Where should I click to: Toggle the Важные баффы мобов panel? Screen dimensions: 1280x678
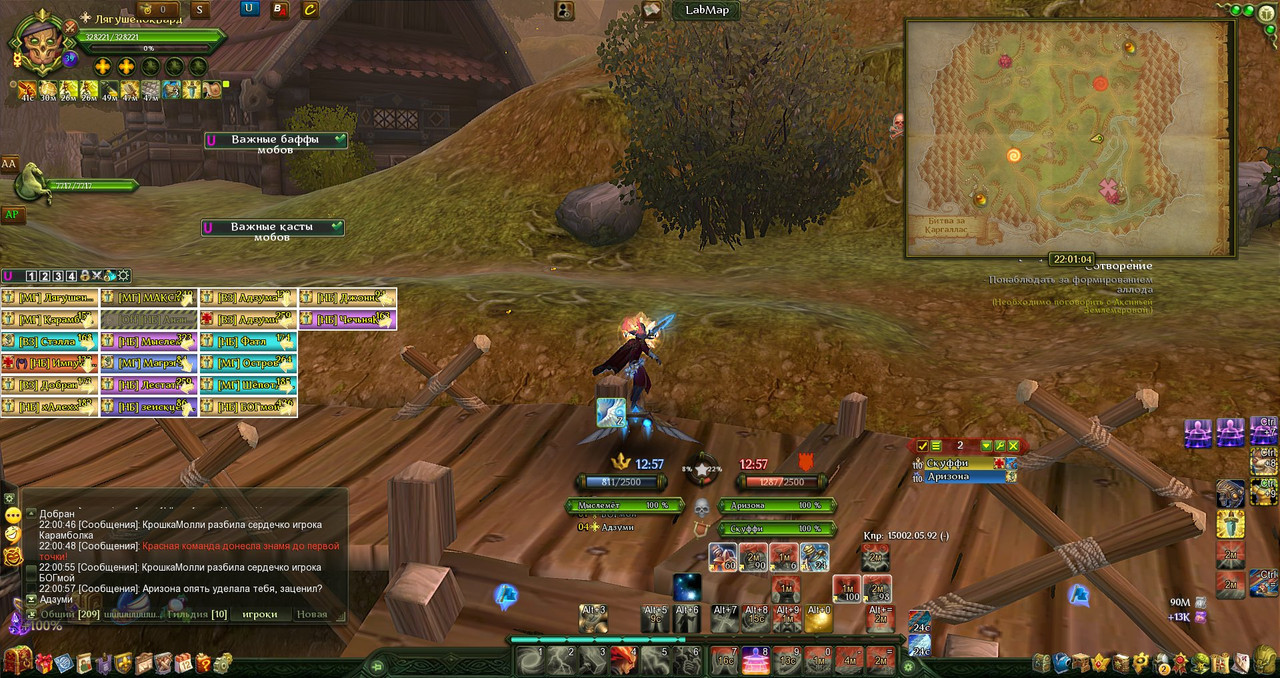click(x=275, y=141)
